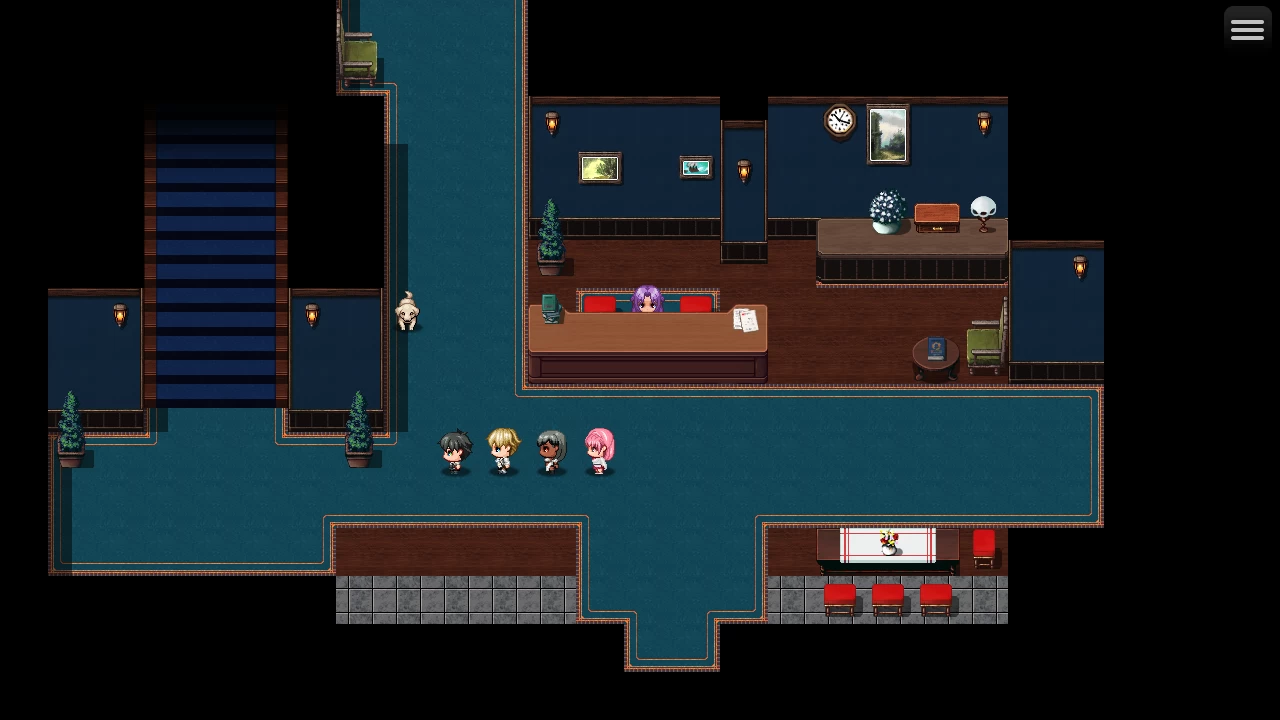This screenshot has height=720, width=1280.
Task: Click the white flower vase on the desk
Action: tap(885, 212)
